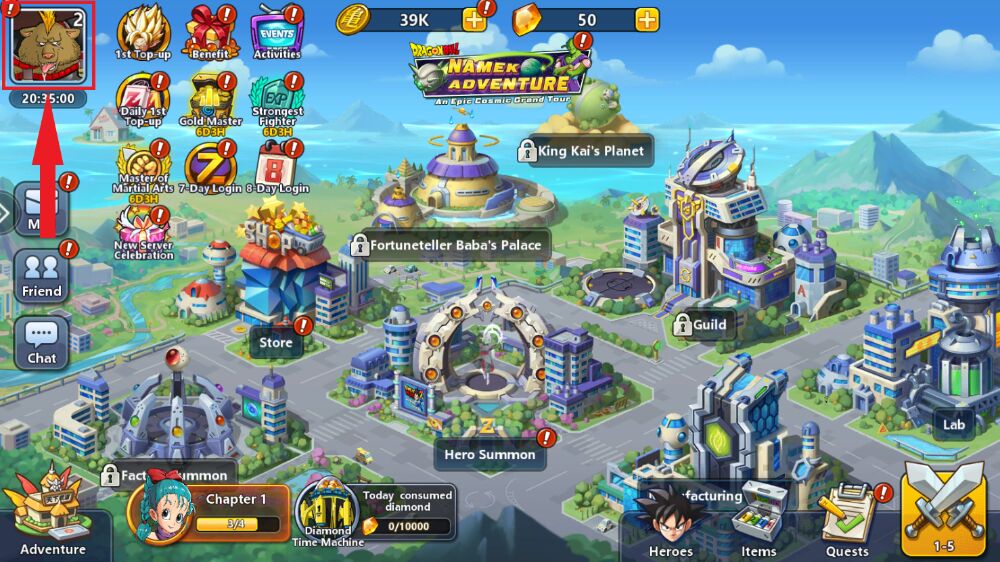
Task: Open the Events Activities menu
Action: pyautogui.click(x=276, y=31)
